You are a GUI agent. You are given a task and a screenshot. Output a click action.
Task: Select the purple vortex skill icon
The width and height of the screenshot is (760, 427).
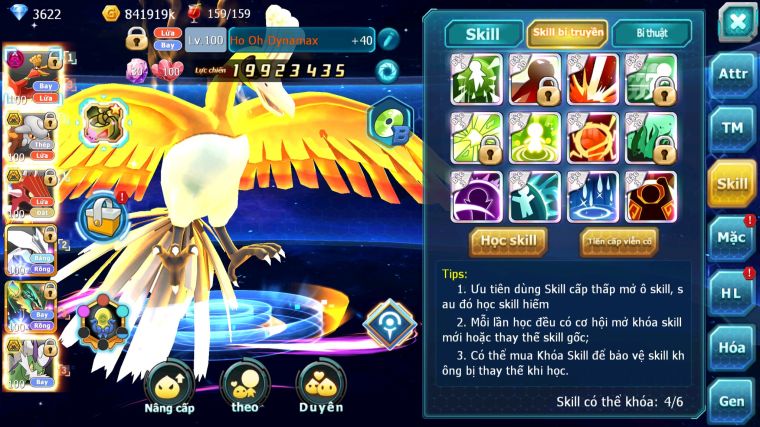[x=476, y=196]
